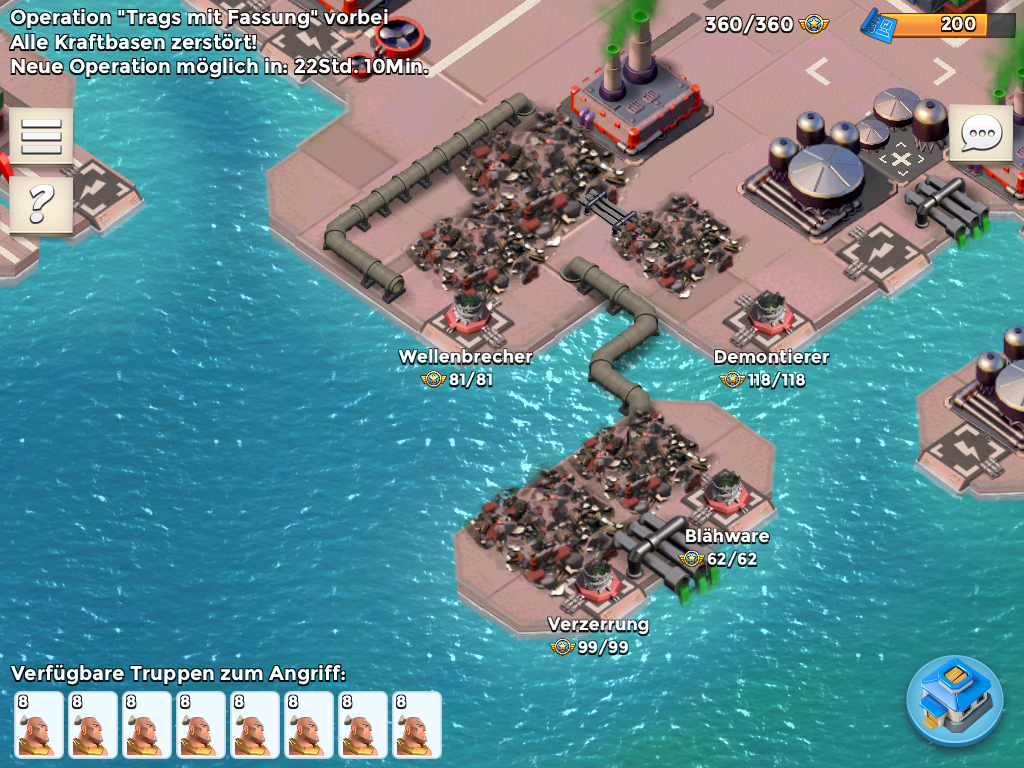Go to next map with right arrow

point(943,71)
